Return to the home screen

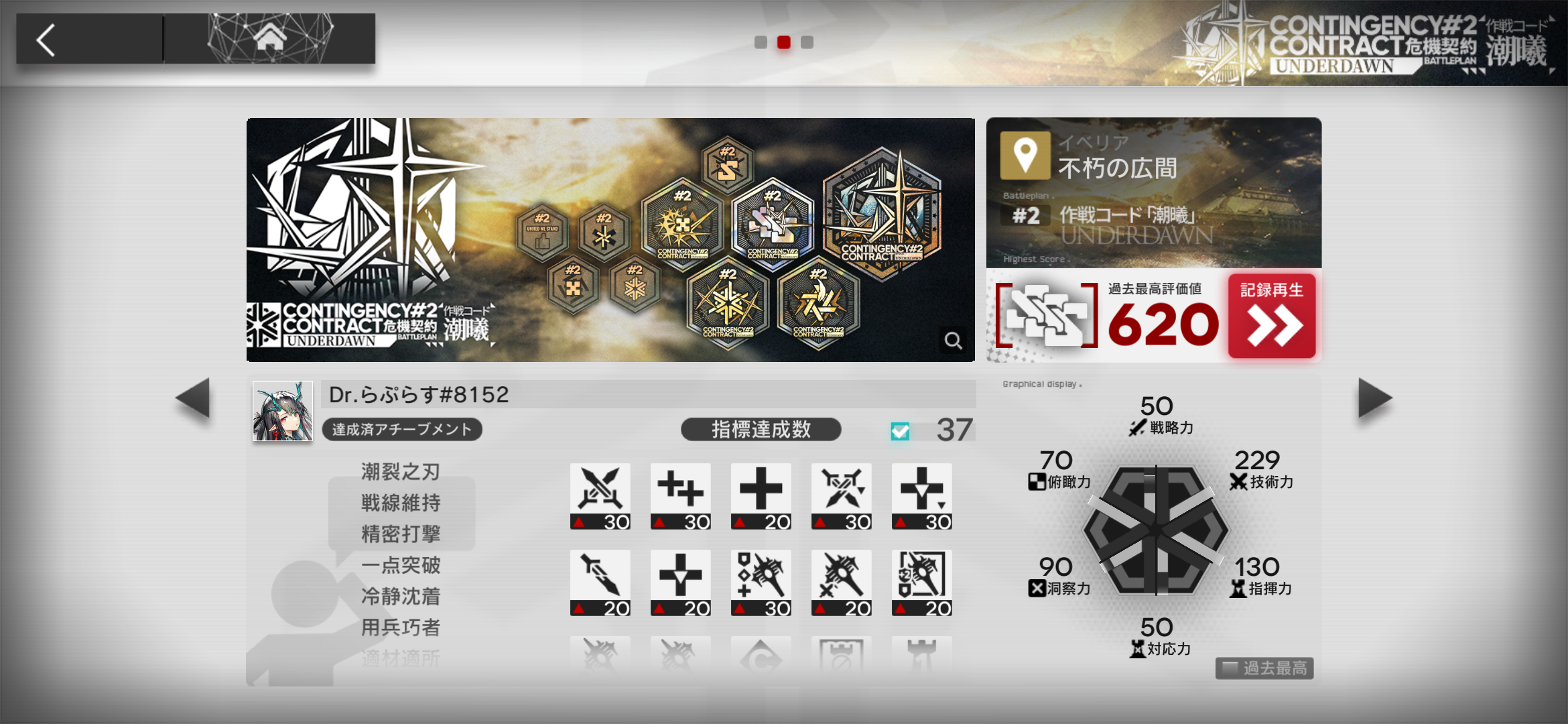270,39
